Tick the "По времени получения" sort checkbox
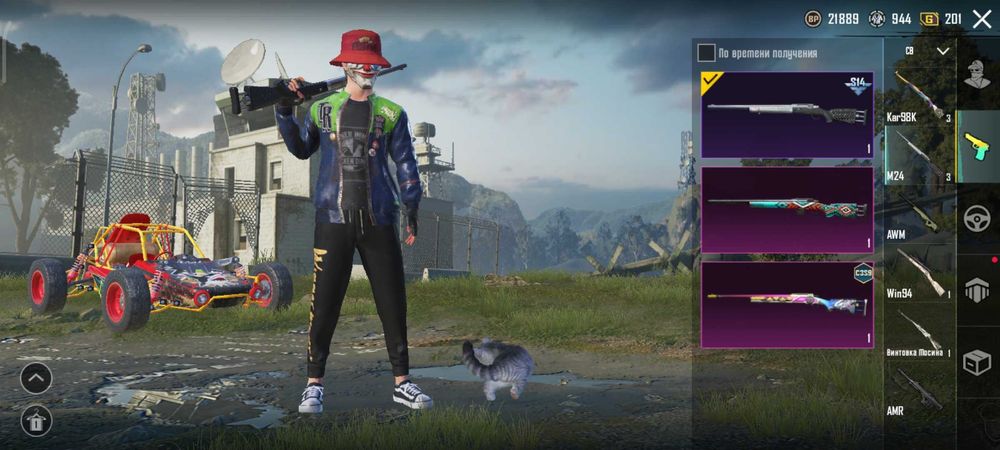Viewport: 1000px width, 450px height. [707, 53]
